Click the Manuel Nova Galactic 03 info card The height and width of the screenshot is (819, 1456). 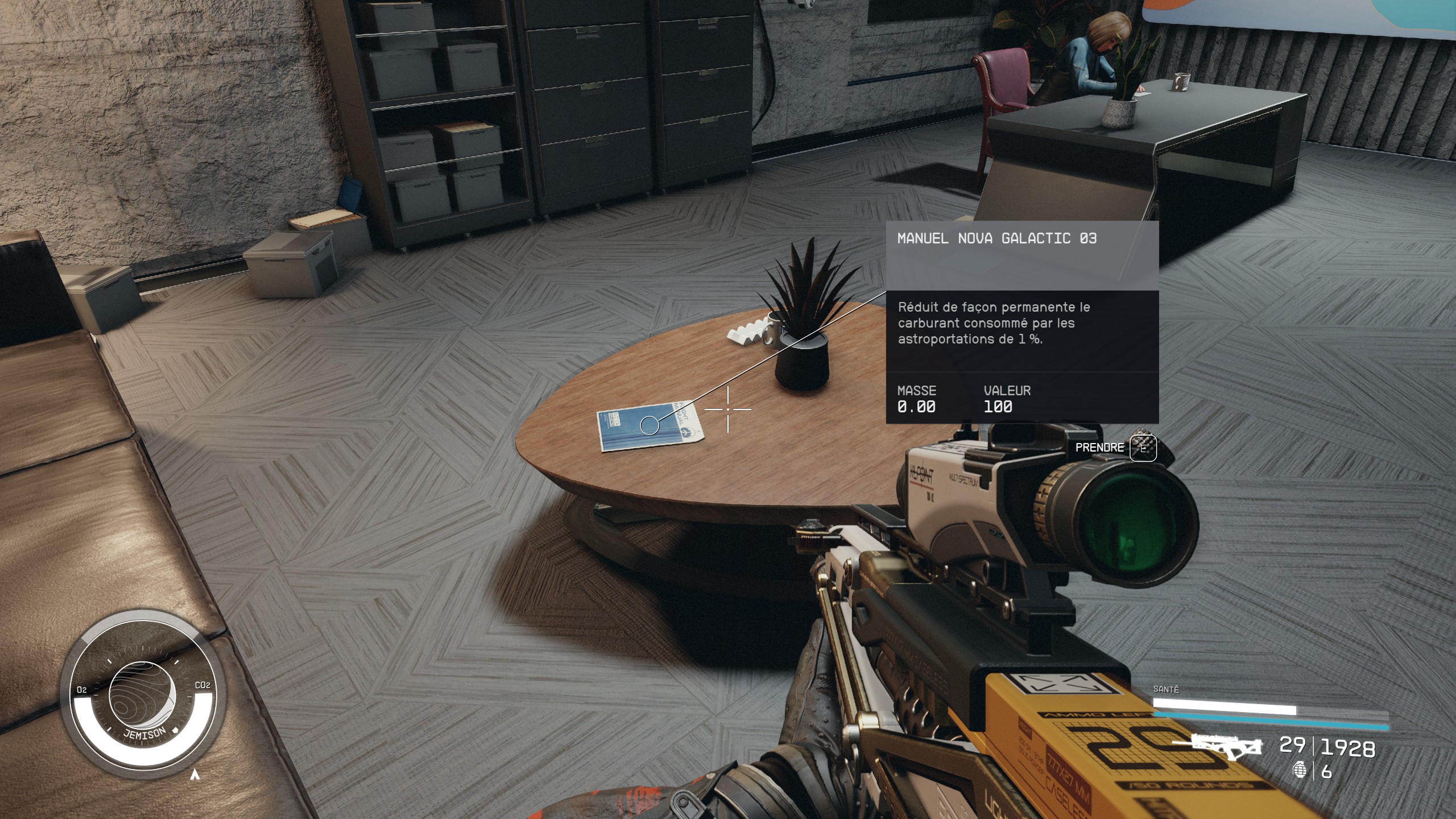[x=1022, y=322]
